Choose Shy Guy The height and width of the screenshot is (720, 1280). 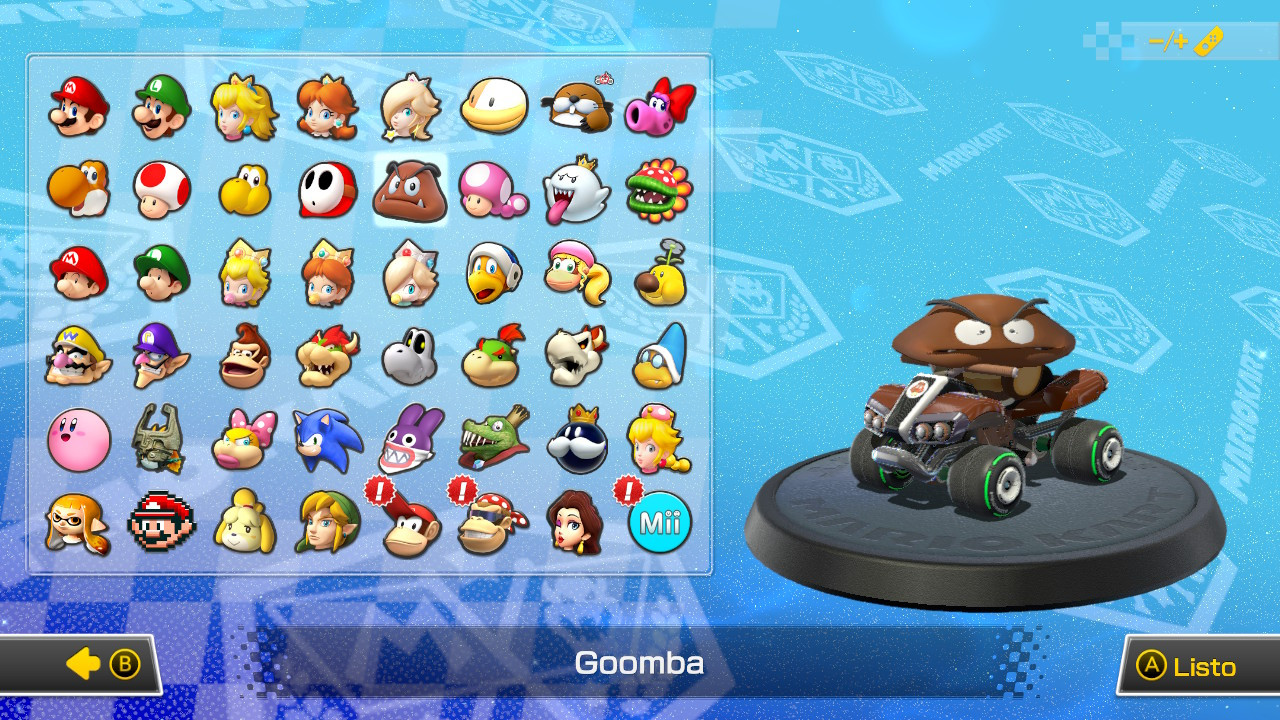point(327,192)
